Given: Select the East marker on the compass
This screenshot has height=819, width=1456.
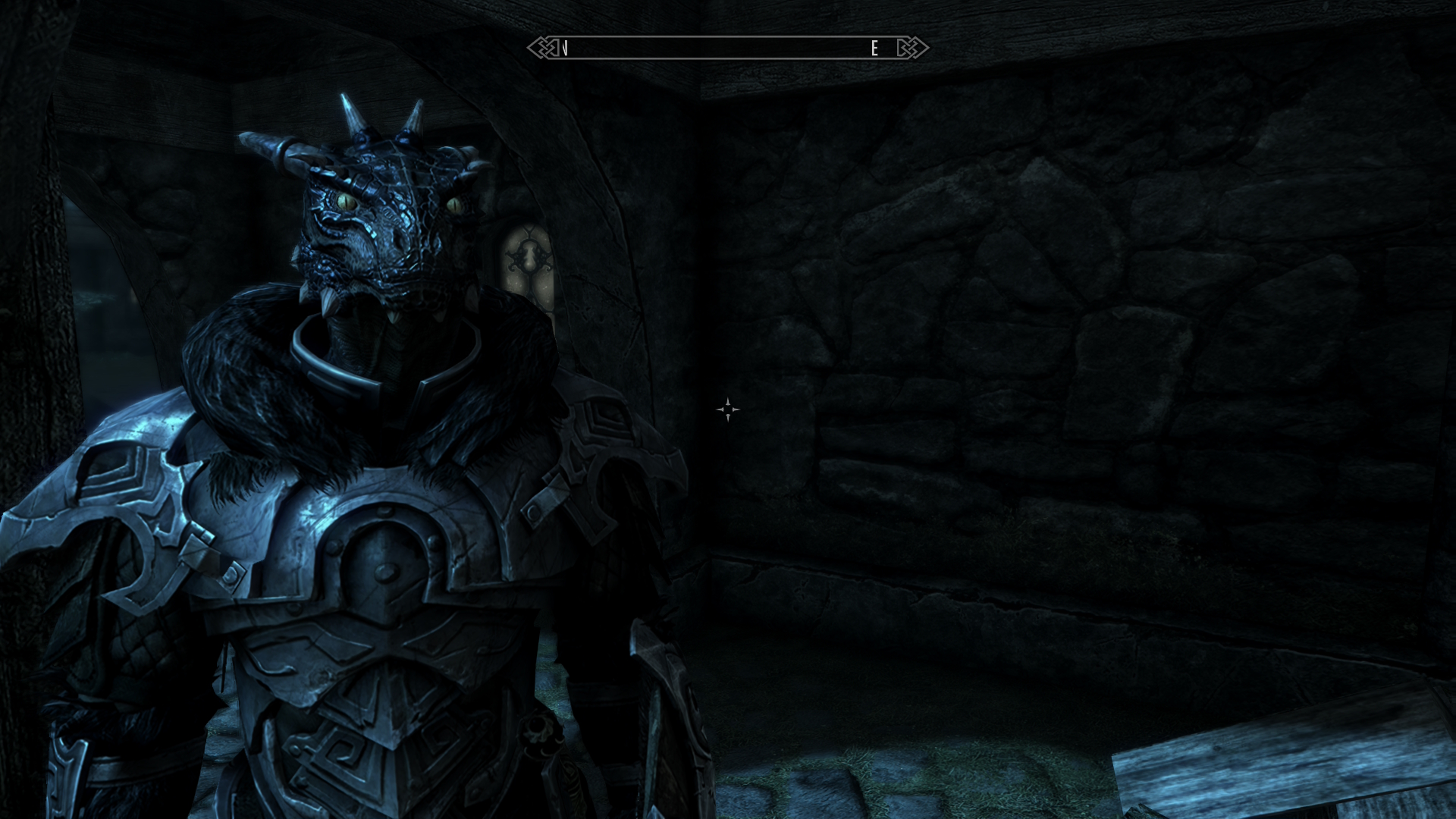Looking at the screenshot, I should click(x=874, y=49).
